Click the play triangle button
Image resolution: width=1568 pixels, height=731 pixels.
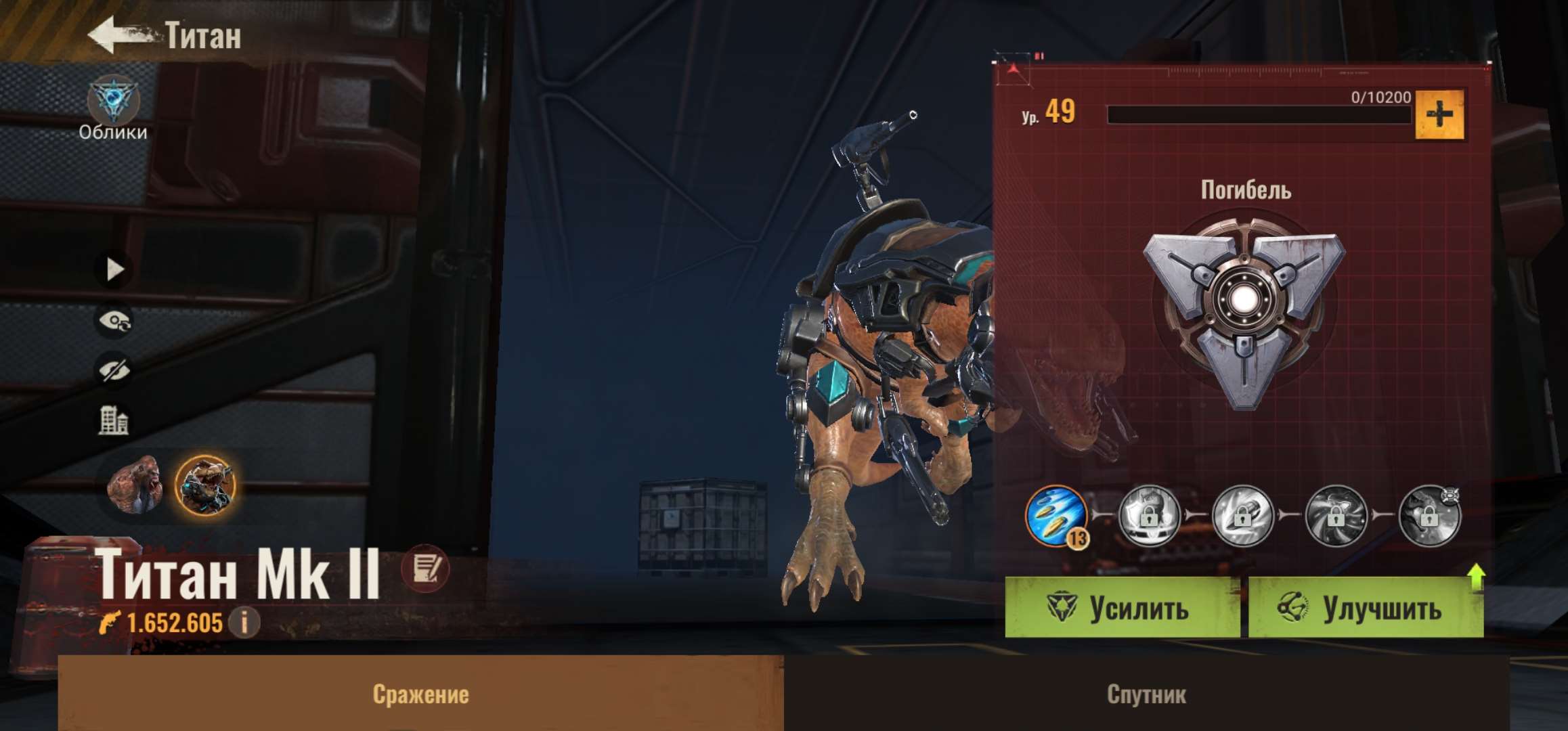point(114,269)
